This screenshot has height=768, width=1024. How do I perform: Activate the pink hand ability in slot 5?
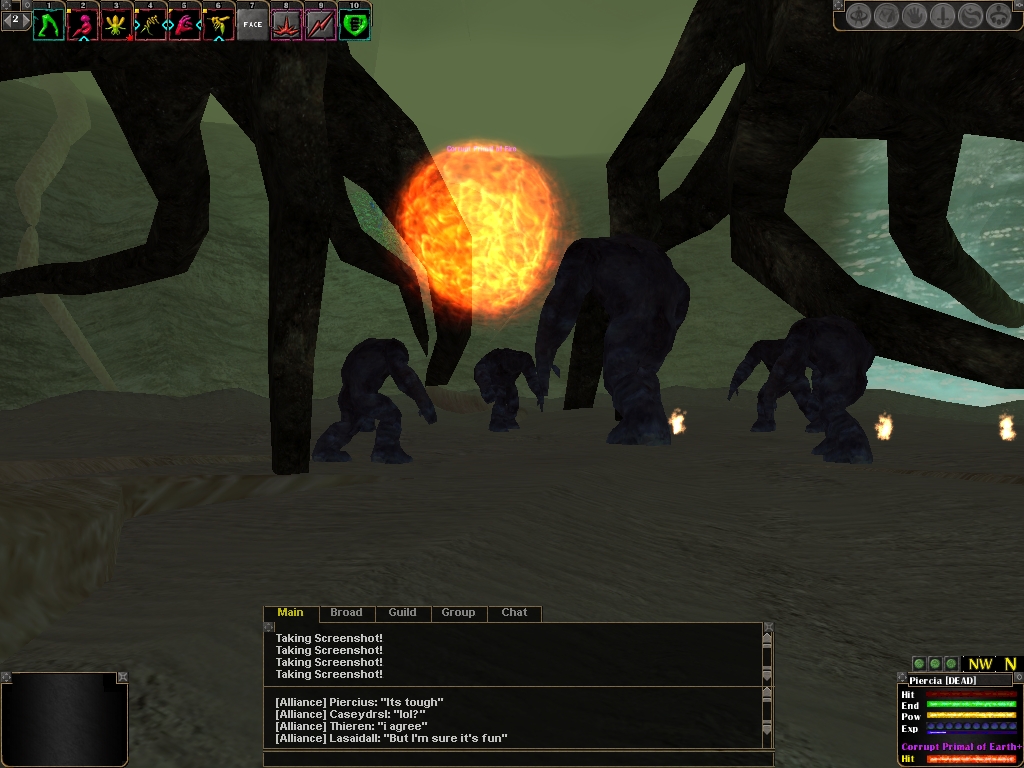184,24
